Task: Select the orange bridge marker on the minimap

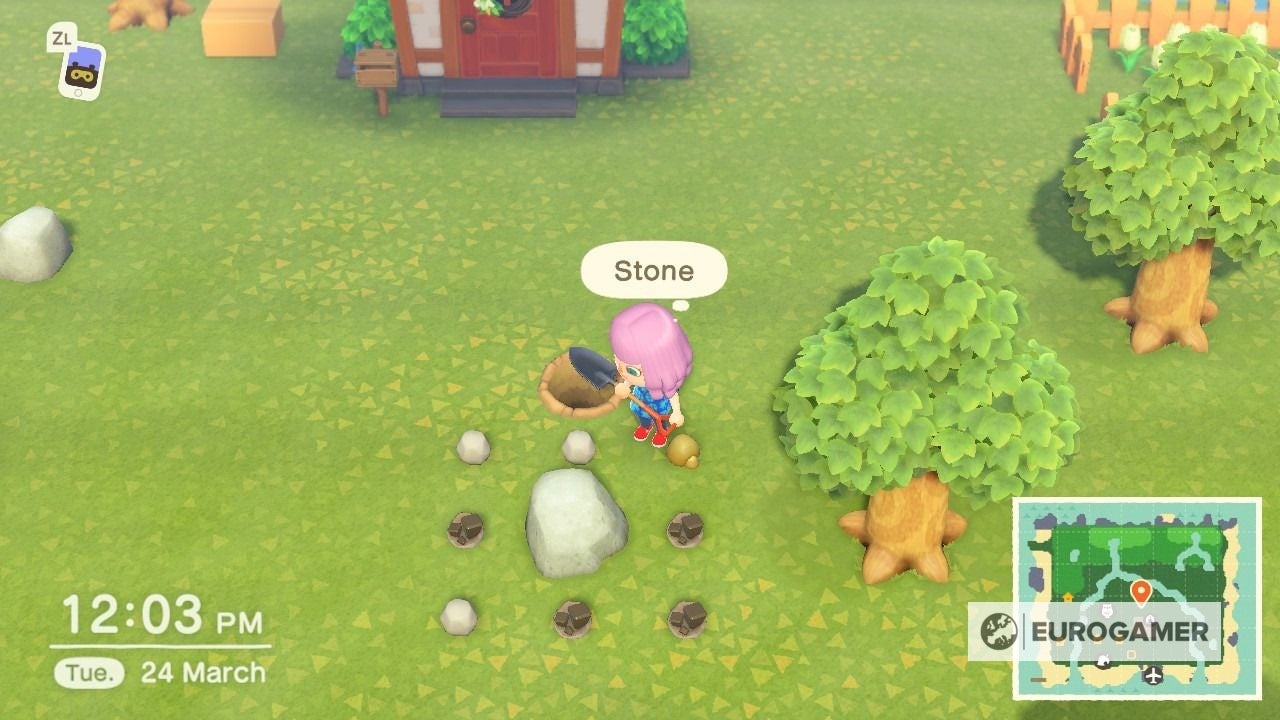Action: pyautogui.click(x=1067, y=595)
